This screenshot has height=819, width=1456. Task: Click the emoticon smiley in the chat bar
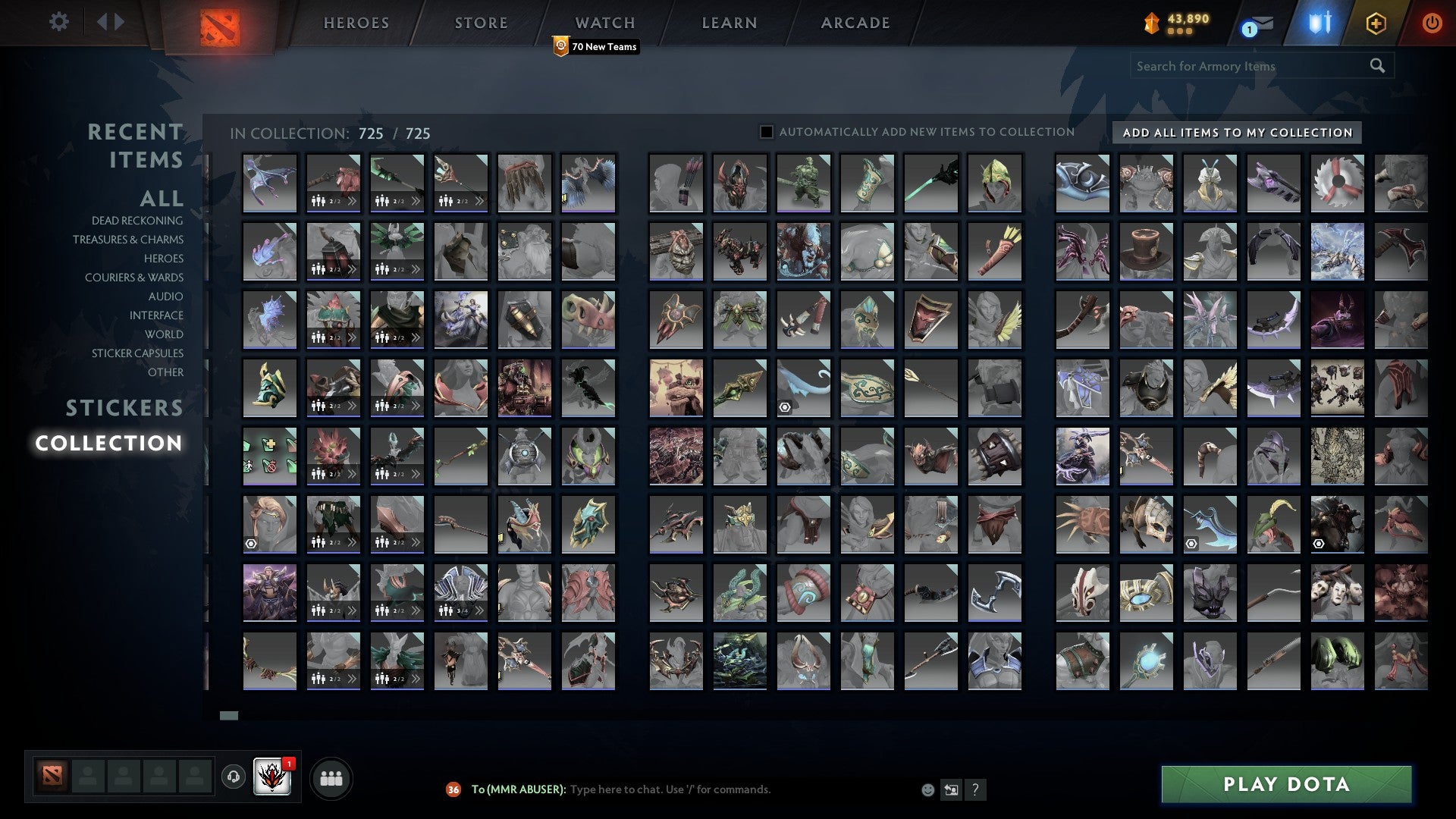[927, 789]
